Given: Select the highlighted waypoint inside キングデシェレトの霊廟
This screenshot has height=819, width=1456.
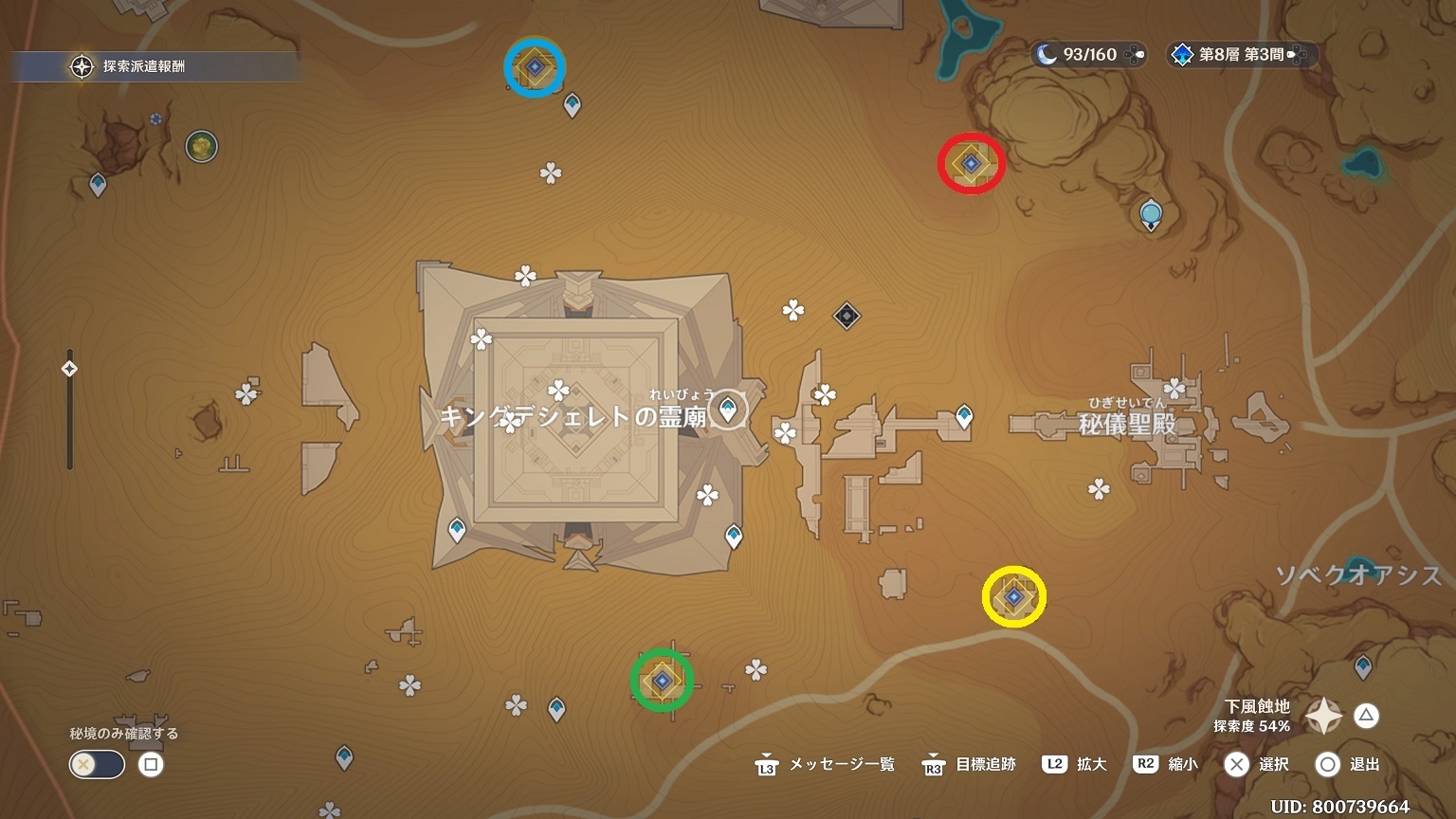Looking at the screenshot, I should (x=728, y=409).
